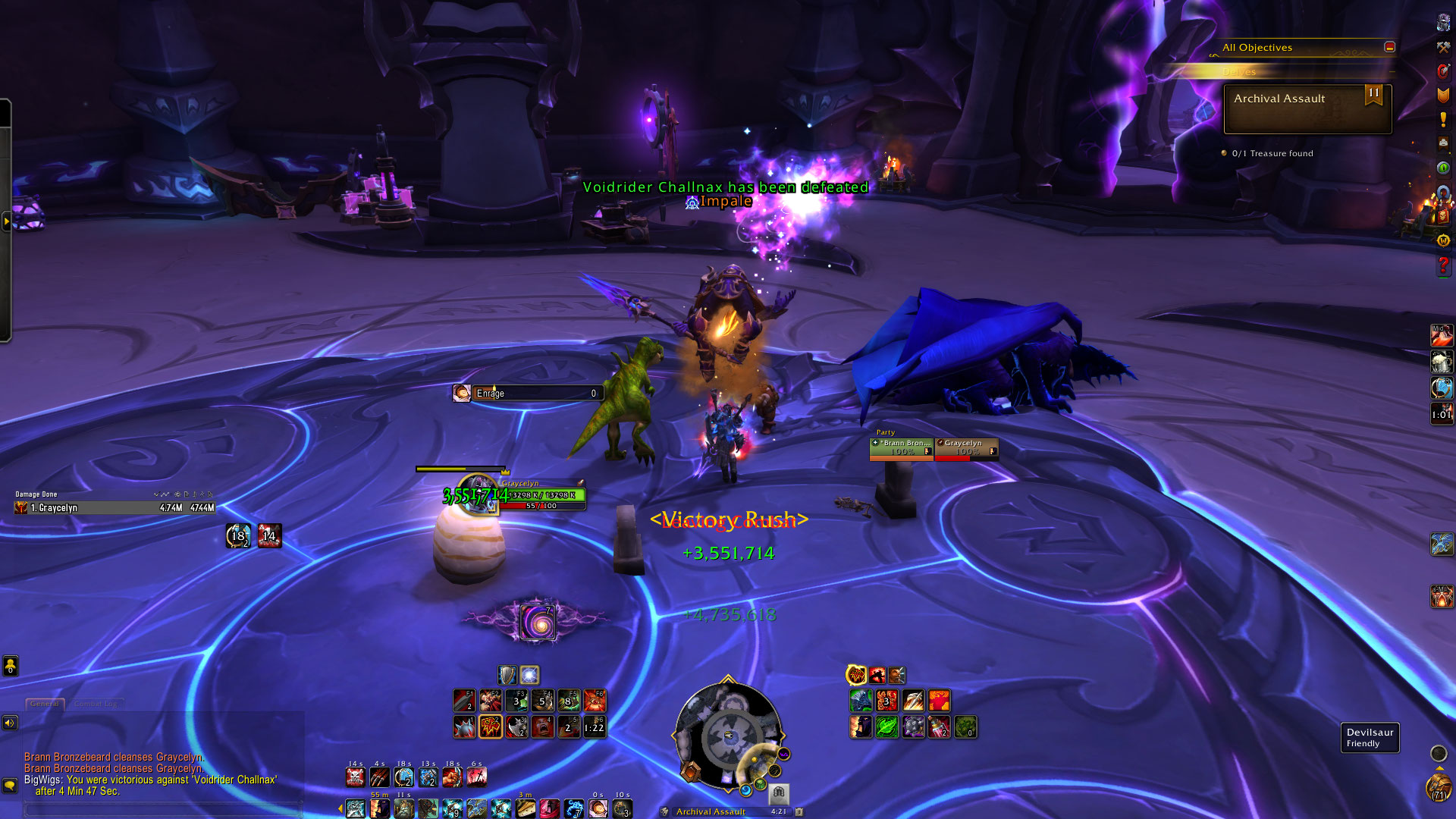The image size is (1456, 819).
Task: Activate the shield stance icon
Action: click(507, 675)
